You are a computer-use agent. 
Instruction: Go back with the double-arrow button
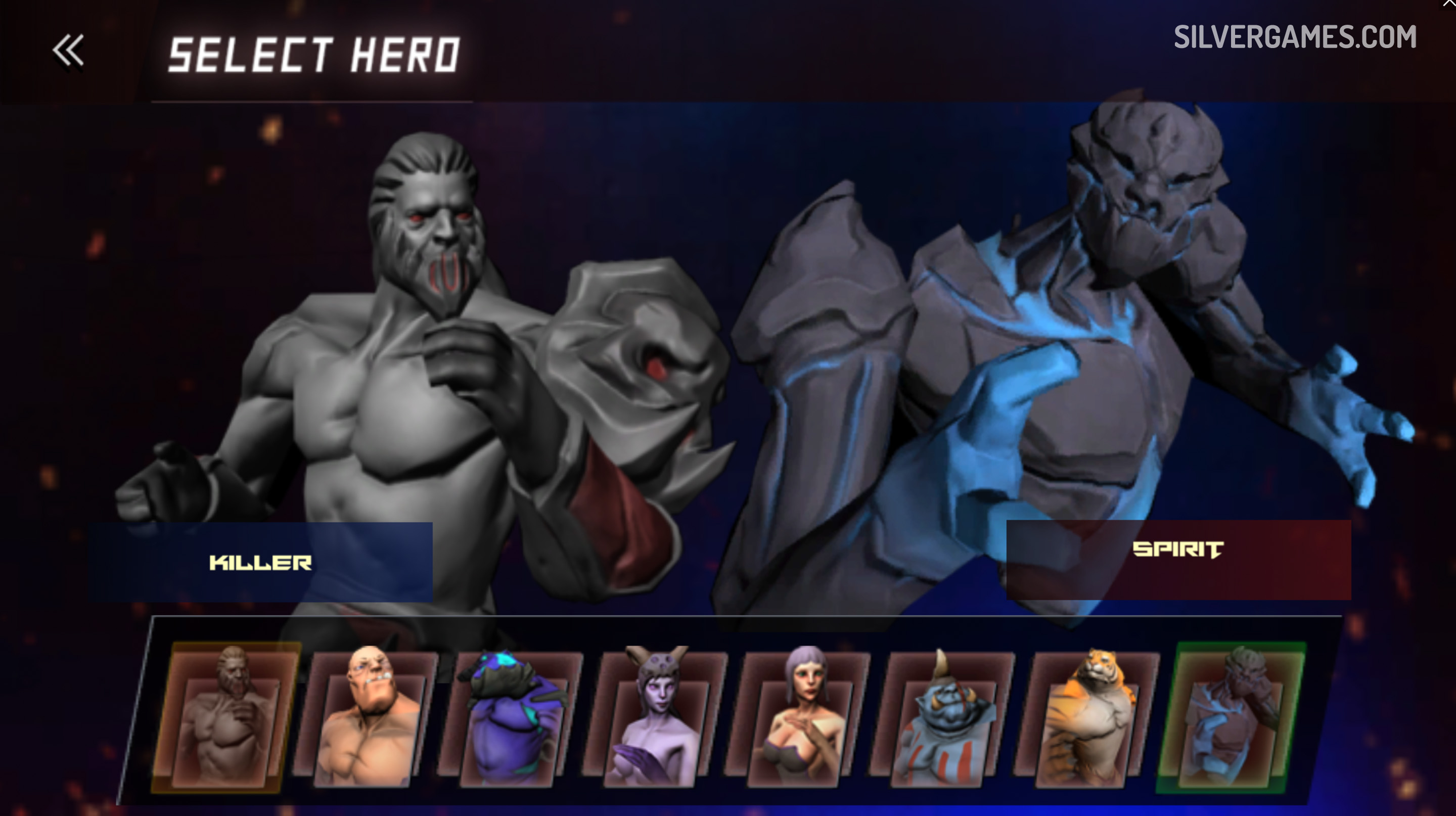(x=68, y=51)
